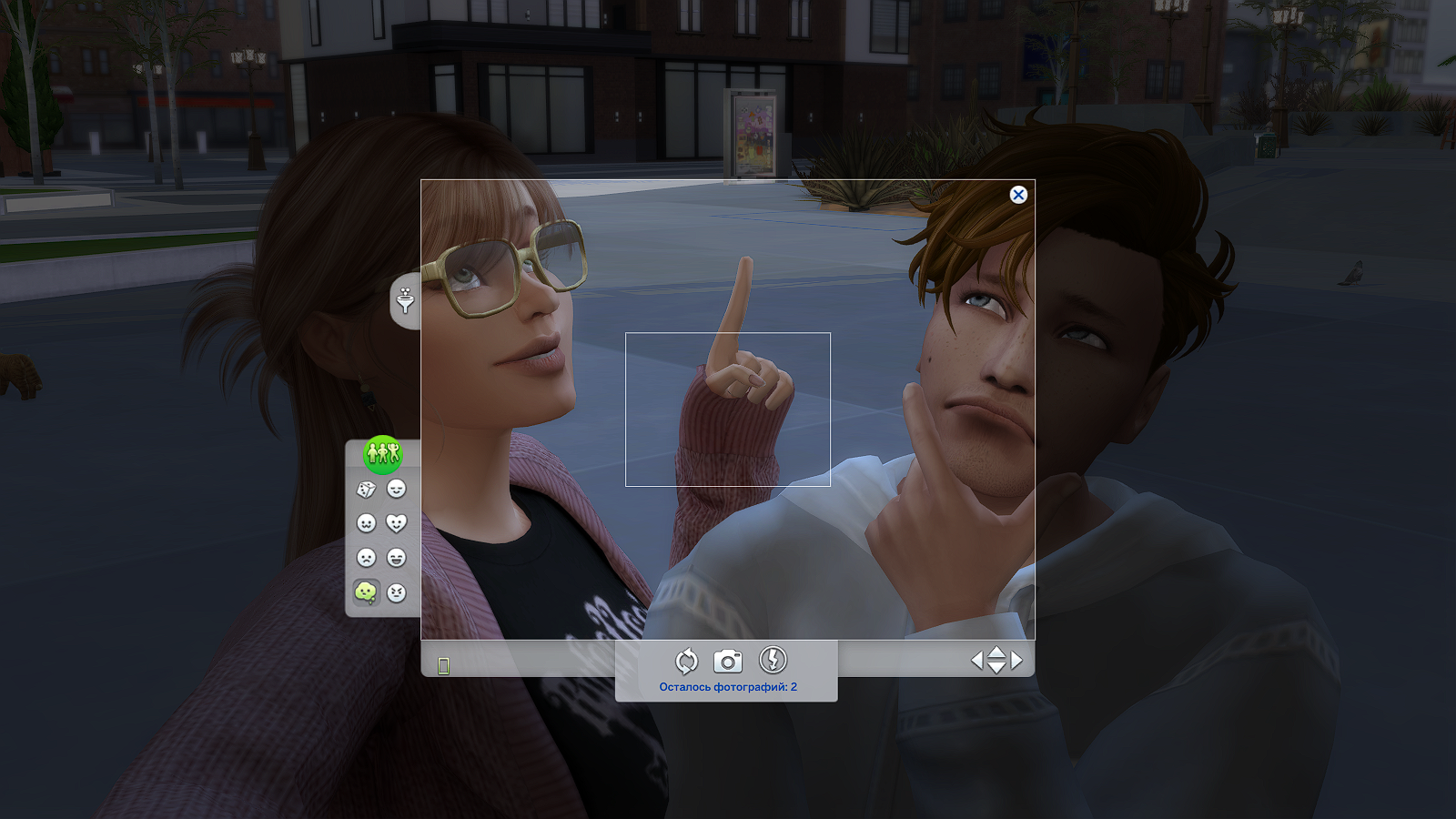This screenshot has width=1456, height=819.
Task: Flip the camera with the rotate icon
Action: [x=687, y=661]
